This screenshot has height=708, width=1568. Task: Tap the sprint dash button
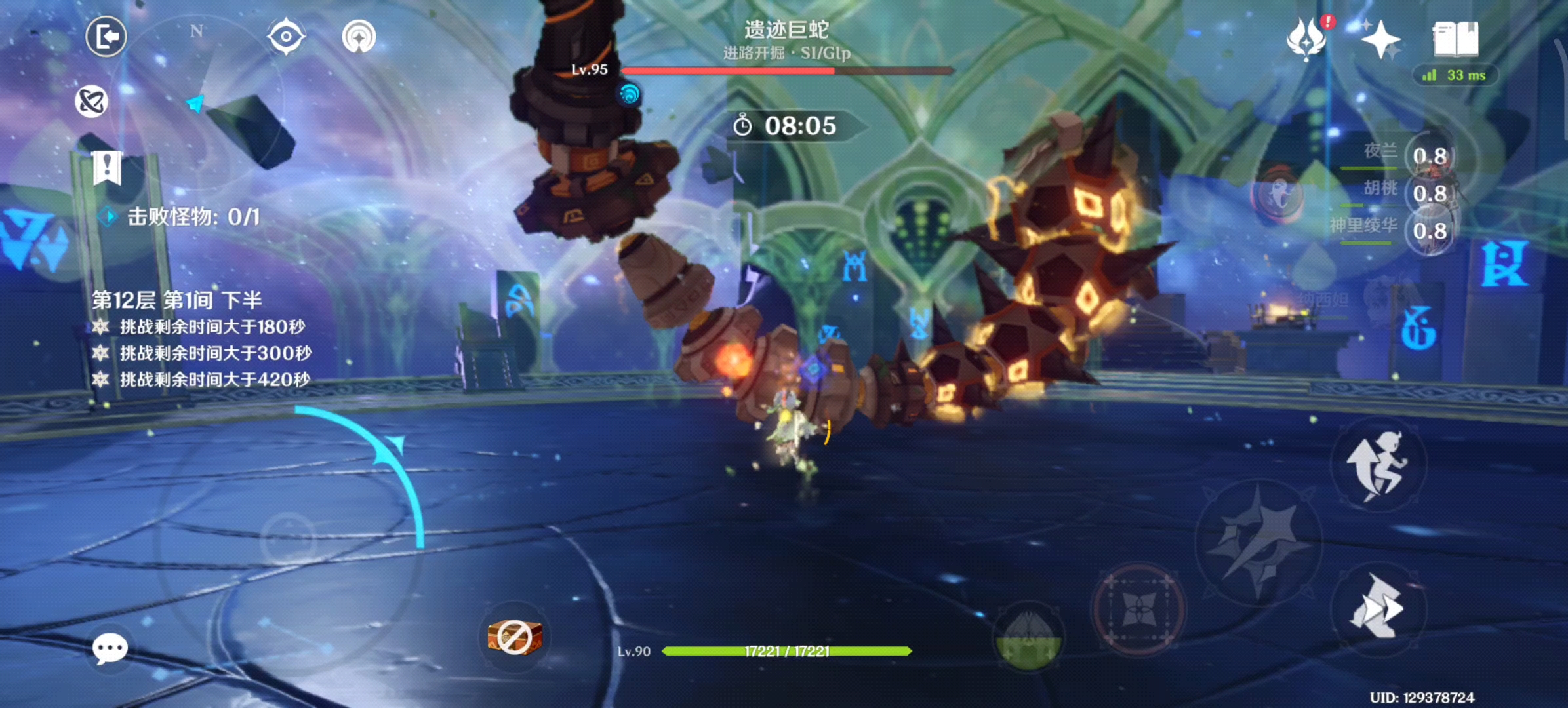click(x=1377, y=608)
